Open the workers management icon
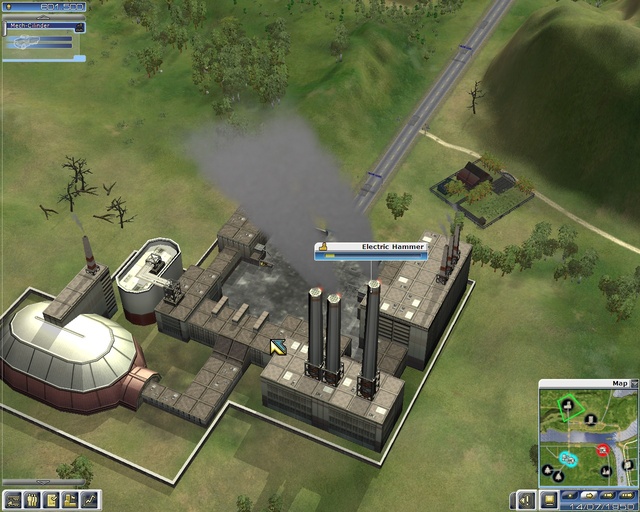Image resolution: width=640 pixels, height=512 pixels. 31,500
